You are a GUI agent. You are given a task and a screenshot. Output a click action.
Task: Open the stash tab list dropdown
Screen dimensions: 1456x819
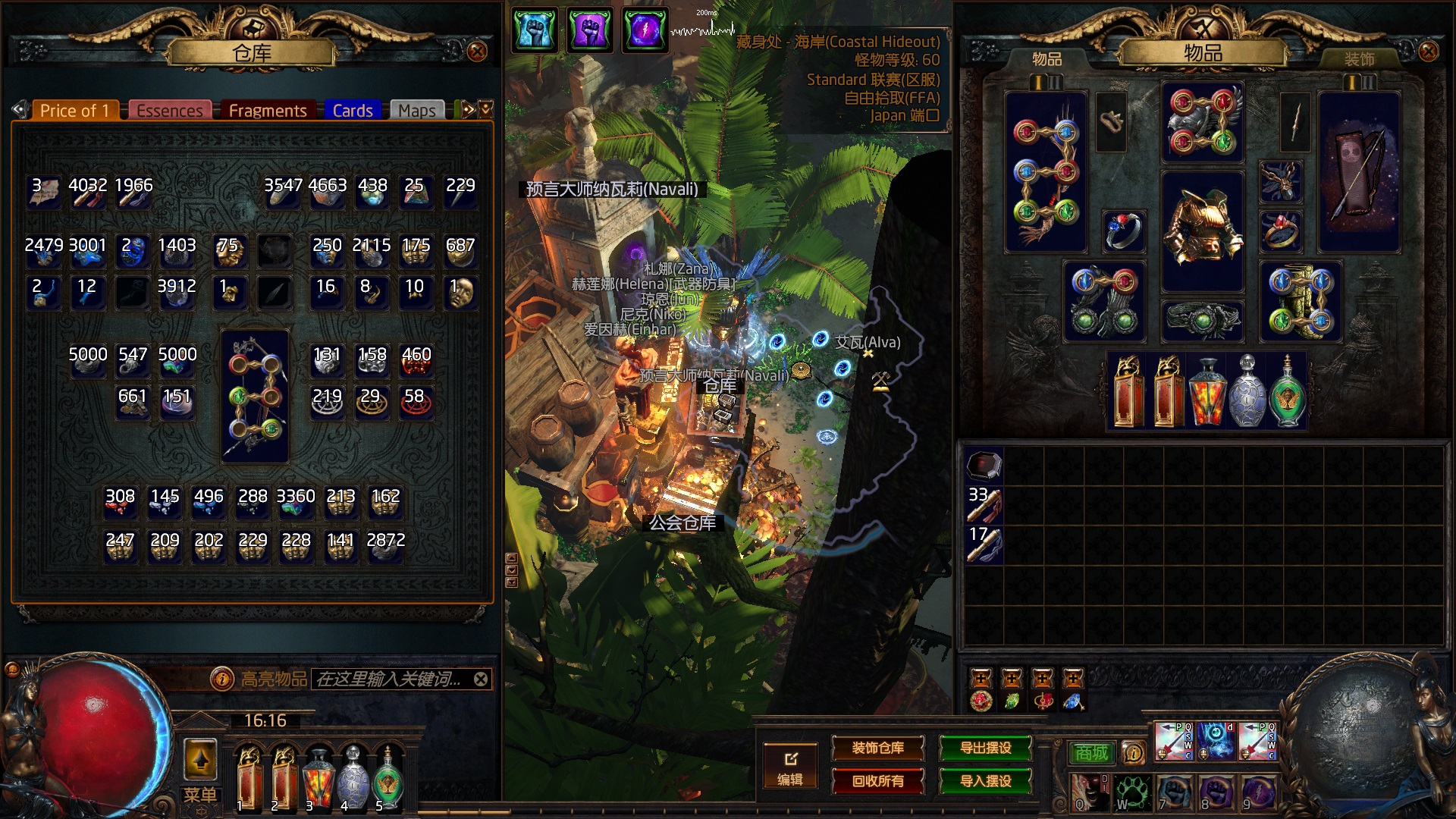click(x=486, y=109)
